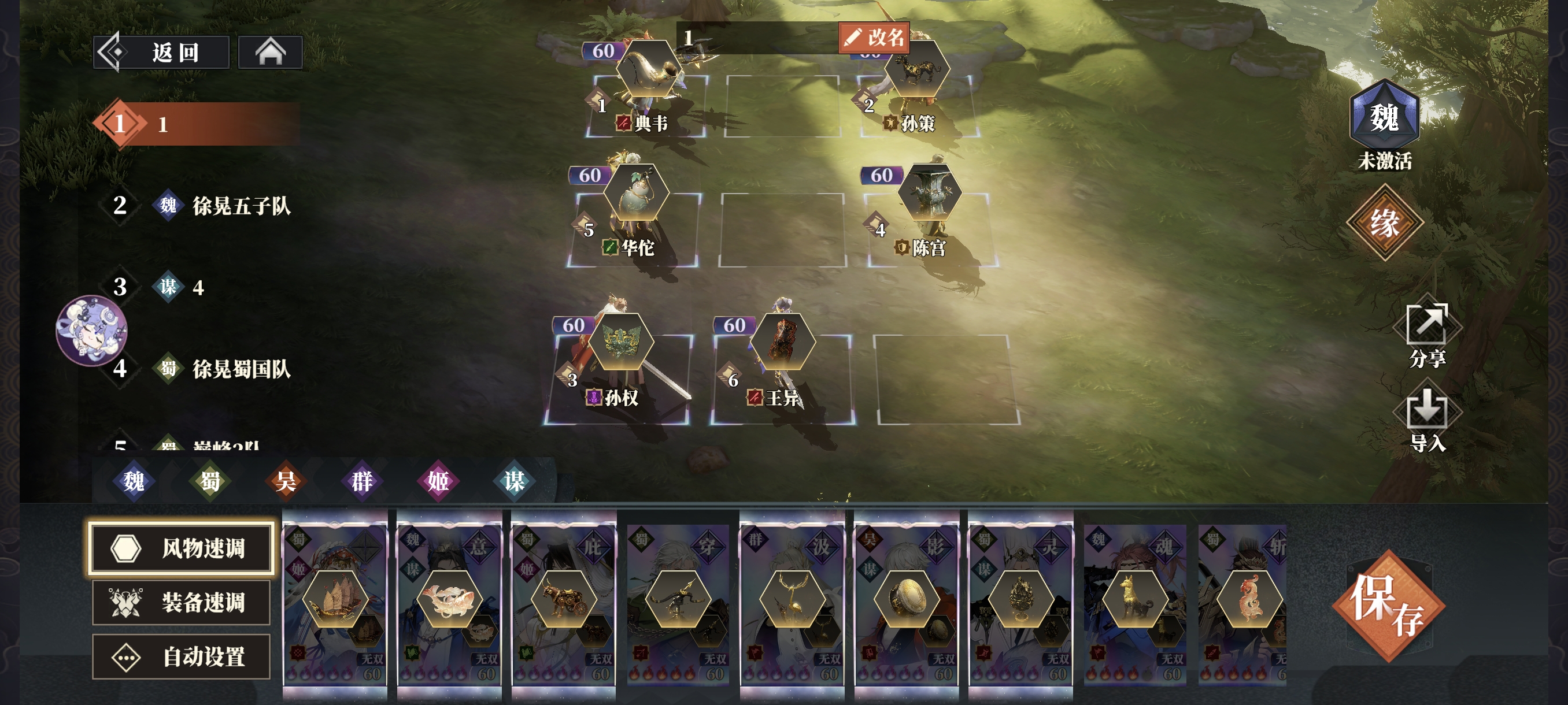Image resolution: width=1568 pixels, height=705 pixels.
Task: Import a lineup with 导入
Action: coord(1427,421)
